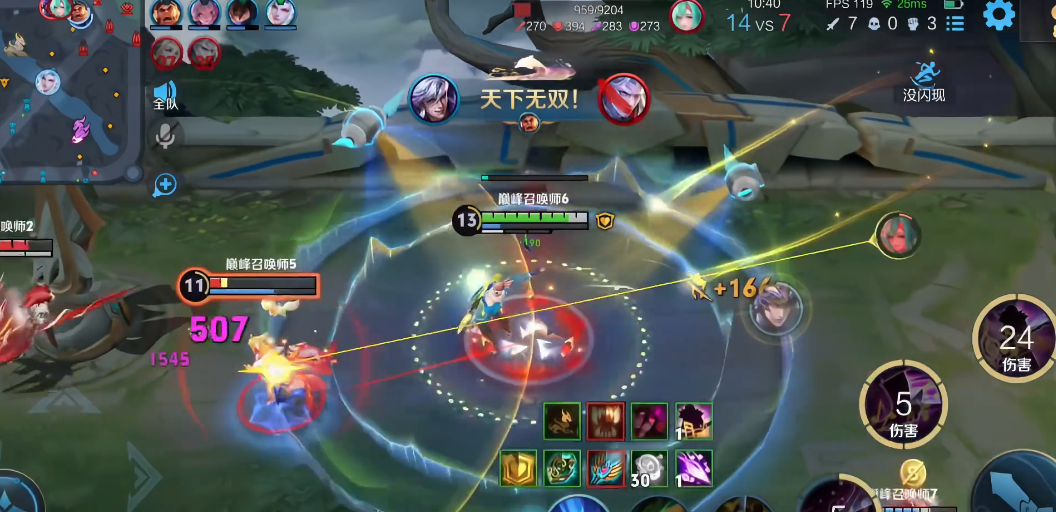
Task: Tap the green-haired hero portrait by score
Action: (686, 15)
